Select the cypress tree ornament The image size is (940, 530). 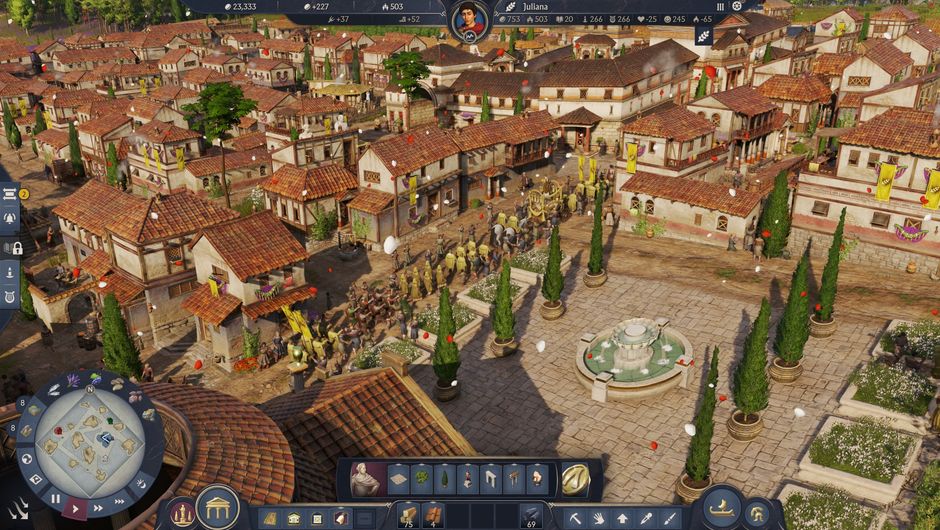pos(445,479)
